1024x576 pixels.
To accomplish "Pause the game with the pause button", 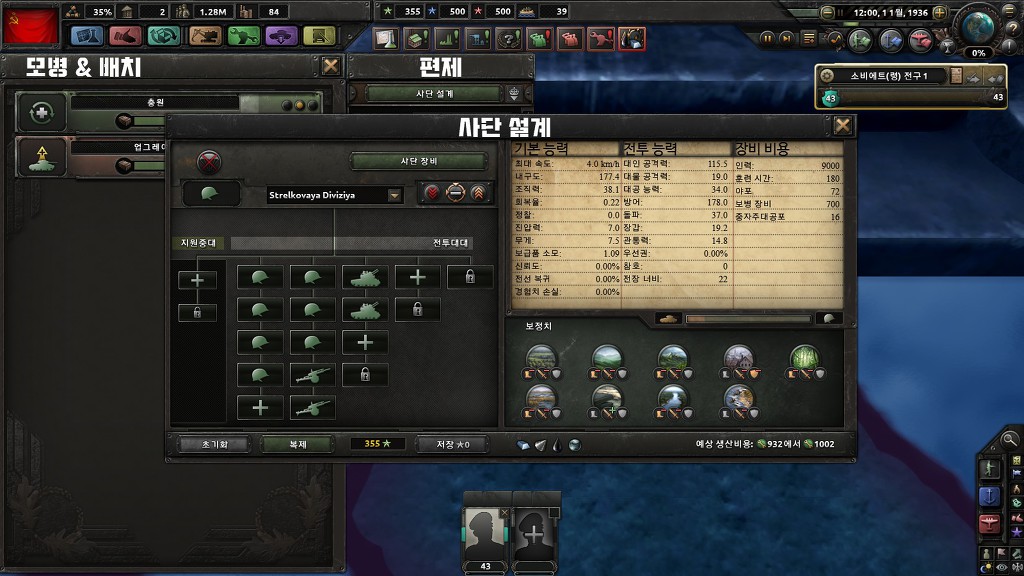I will (768, 39).
